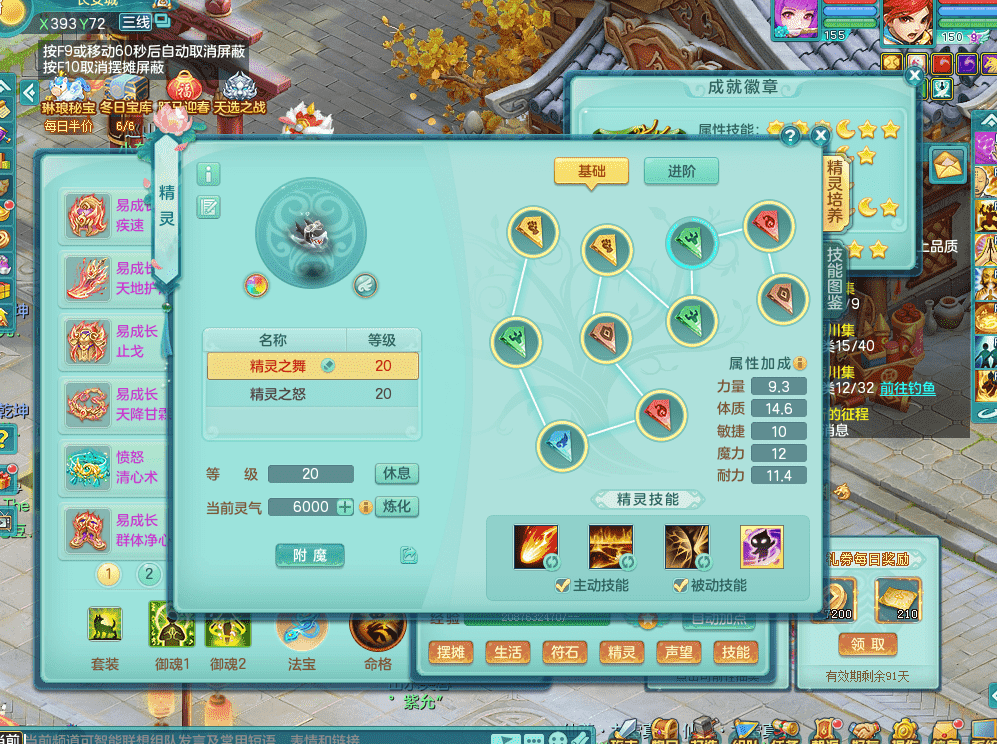The image size is (997, 744).
Task: Switch to page 2 of the skill list
Action: point(149,574)
